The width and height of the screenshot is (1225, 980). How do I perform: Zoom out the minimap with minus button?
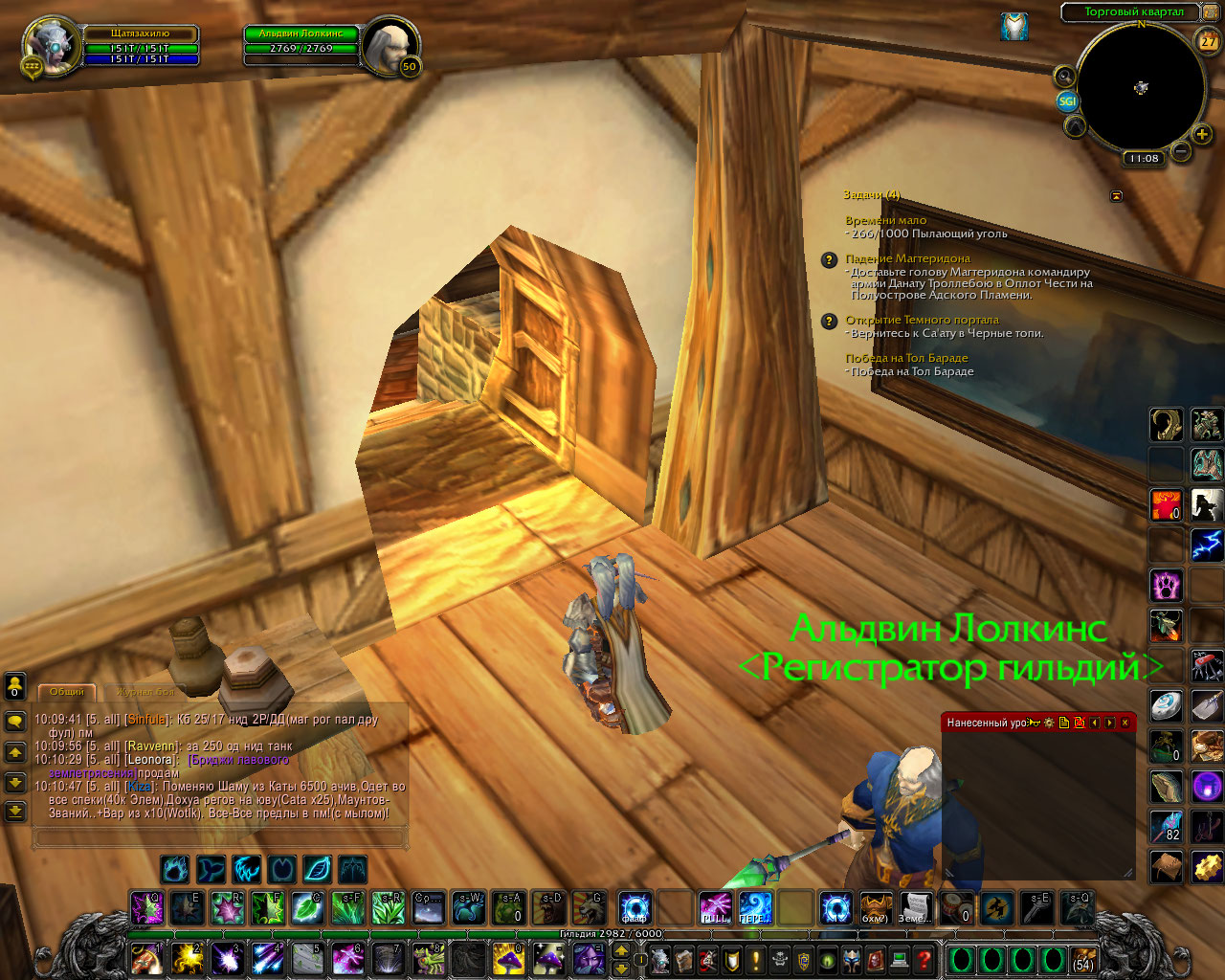tap(1181, 151)
